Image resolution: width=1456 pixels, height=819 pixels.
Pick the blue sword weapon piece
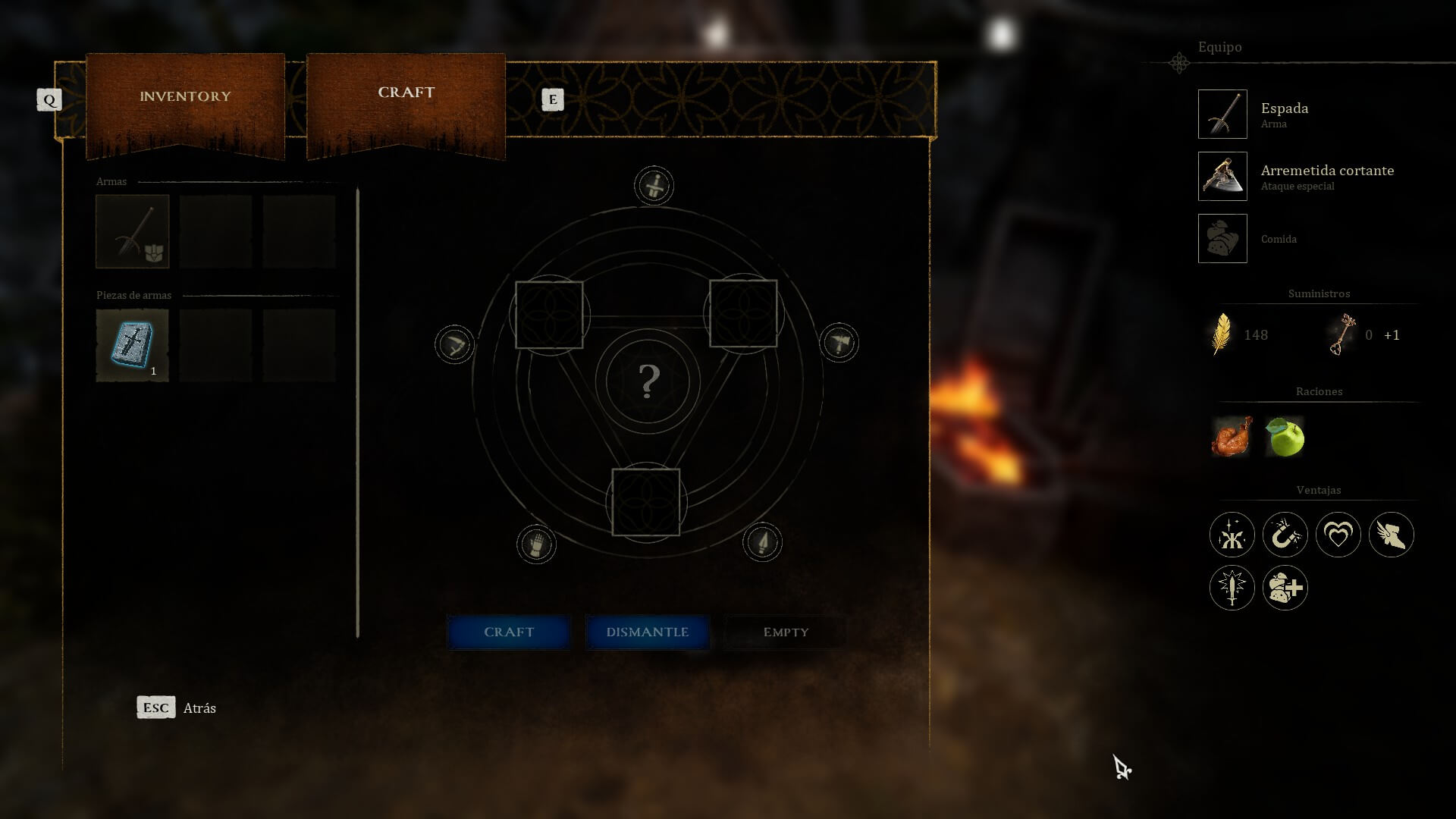133,345
